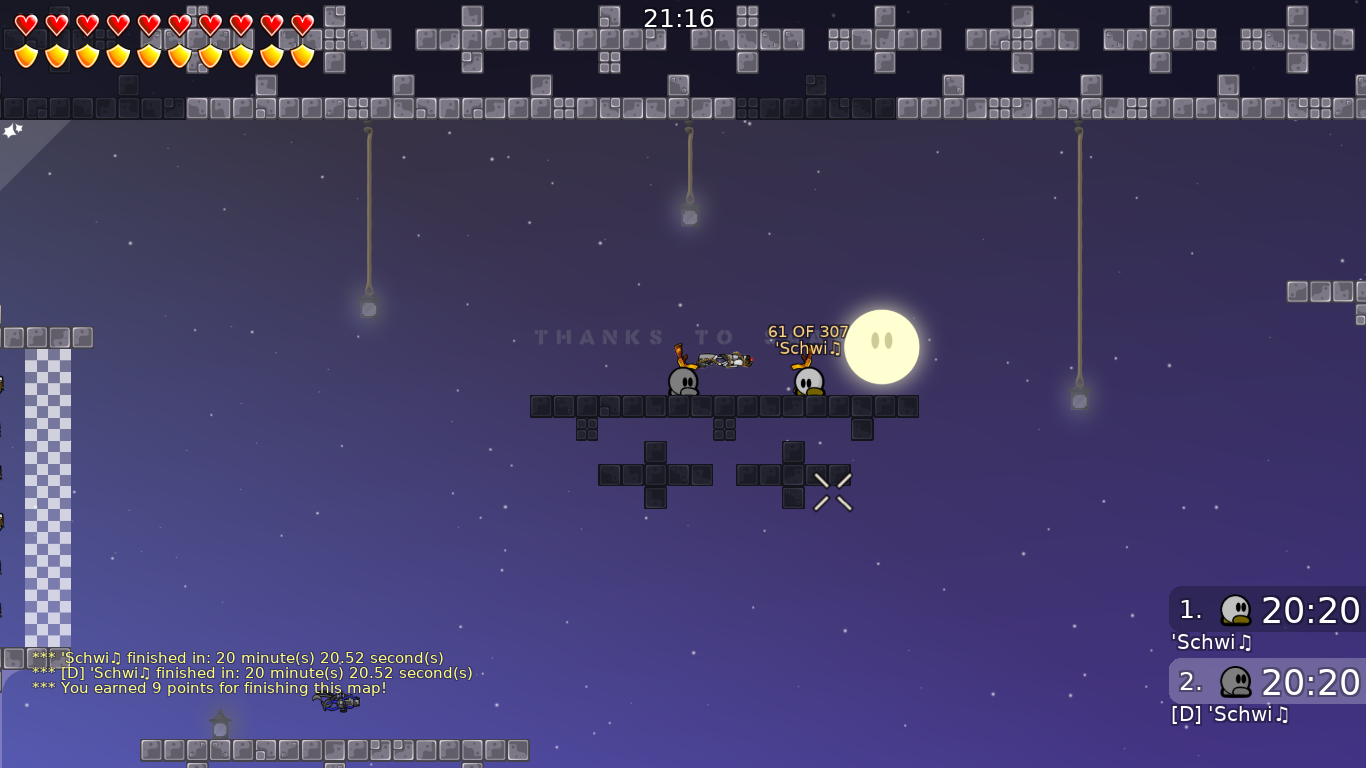Click the gray tee avatar beside rank 2
Viewport: 1366px width, 768px height.
tap(1236, 682)
